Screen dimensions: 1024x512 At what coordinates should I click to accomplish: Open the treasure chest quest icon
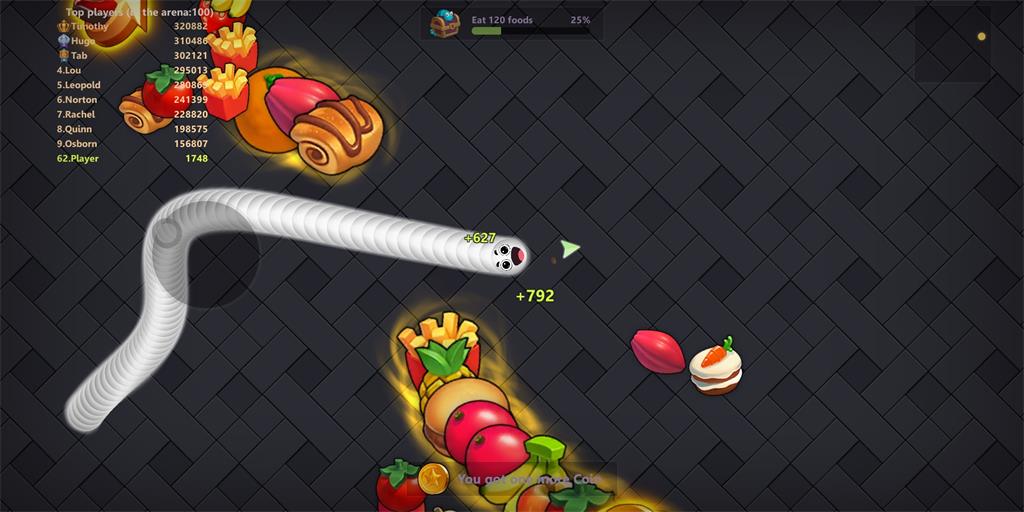445,22
